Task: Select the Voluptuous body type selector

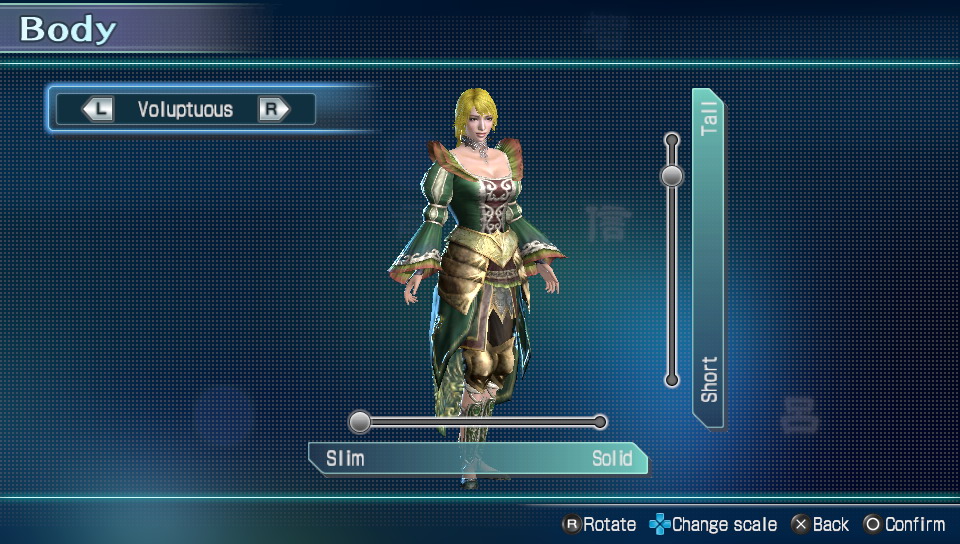Action: pos(185,109)
